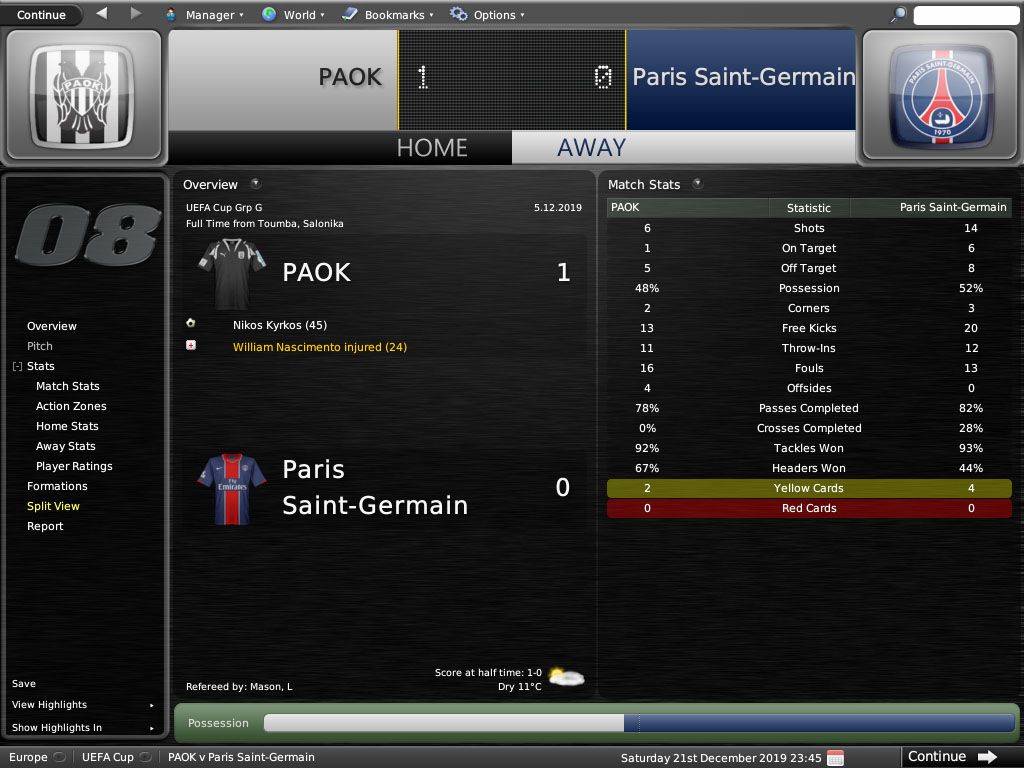Open the calendar icon beside the date
This screenshot has width=1024, height=768.
click(x=835, y=757)
